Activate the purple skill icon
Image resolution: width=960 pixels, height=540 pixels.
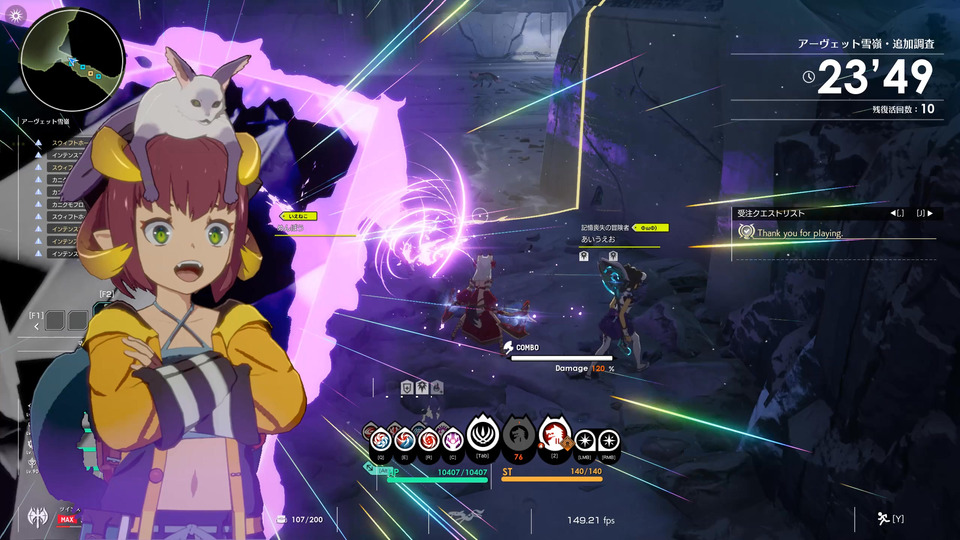pos(452,438)
